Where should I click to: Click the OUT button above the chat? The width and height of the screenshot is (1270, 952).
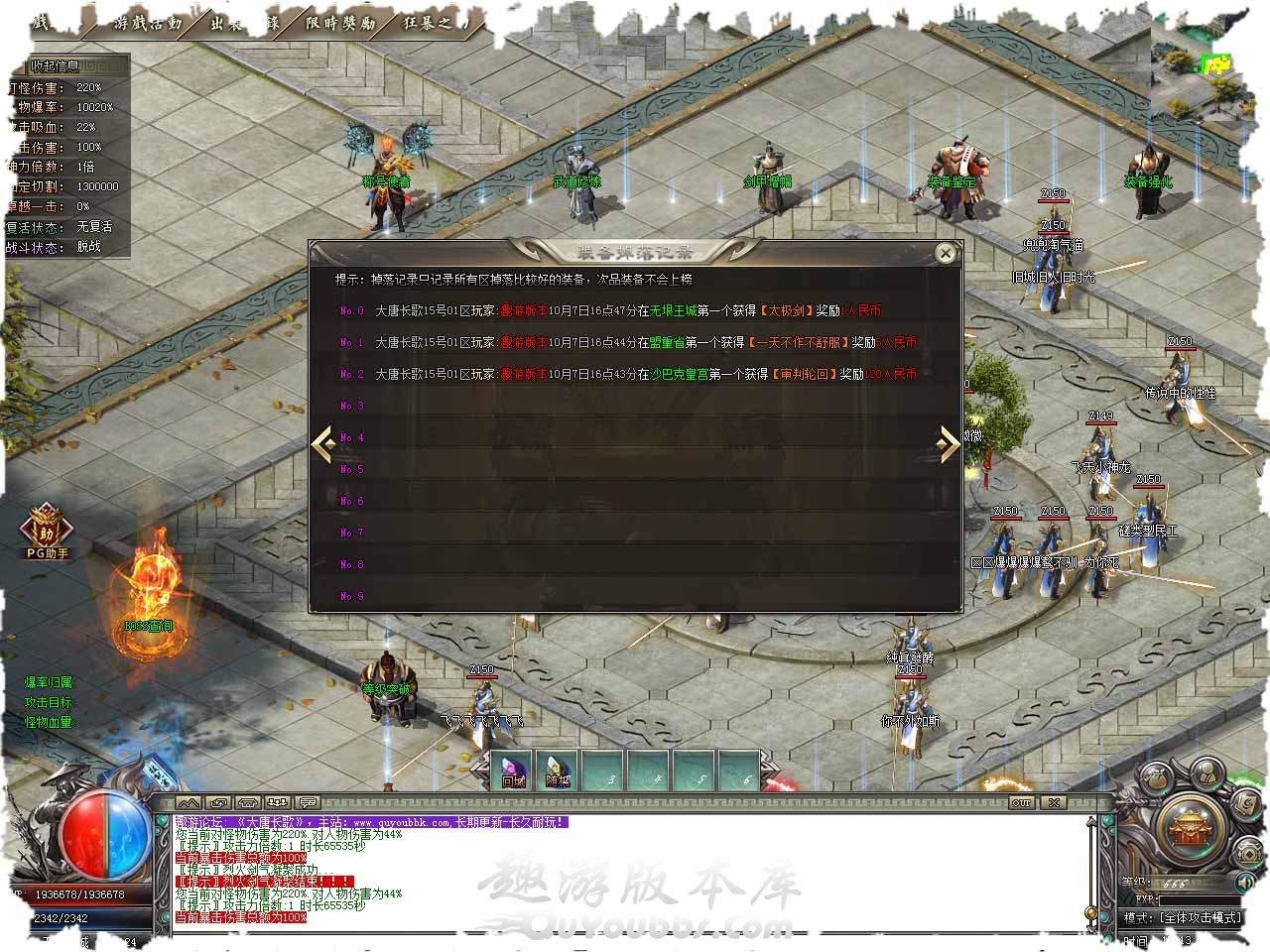pos(1021,802)
